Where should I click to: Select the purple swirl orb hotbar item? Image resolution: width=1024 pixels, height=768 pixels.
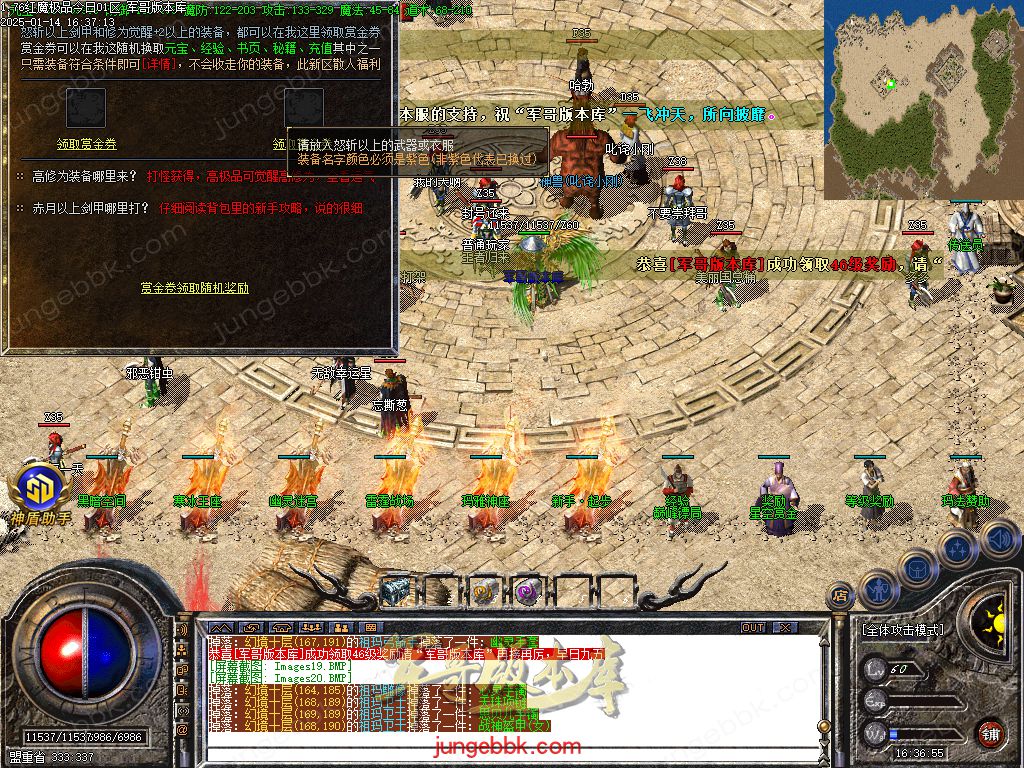[527, 591]
